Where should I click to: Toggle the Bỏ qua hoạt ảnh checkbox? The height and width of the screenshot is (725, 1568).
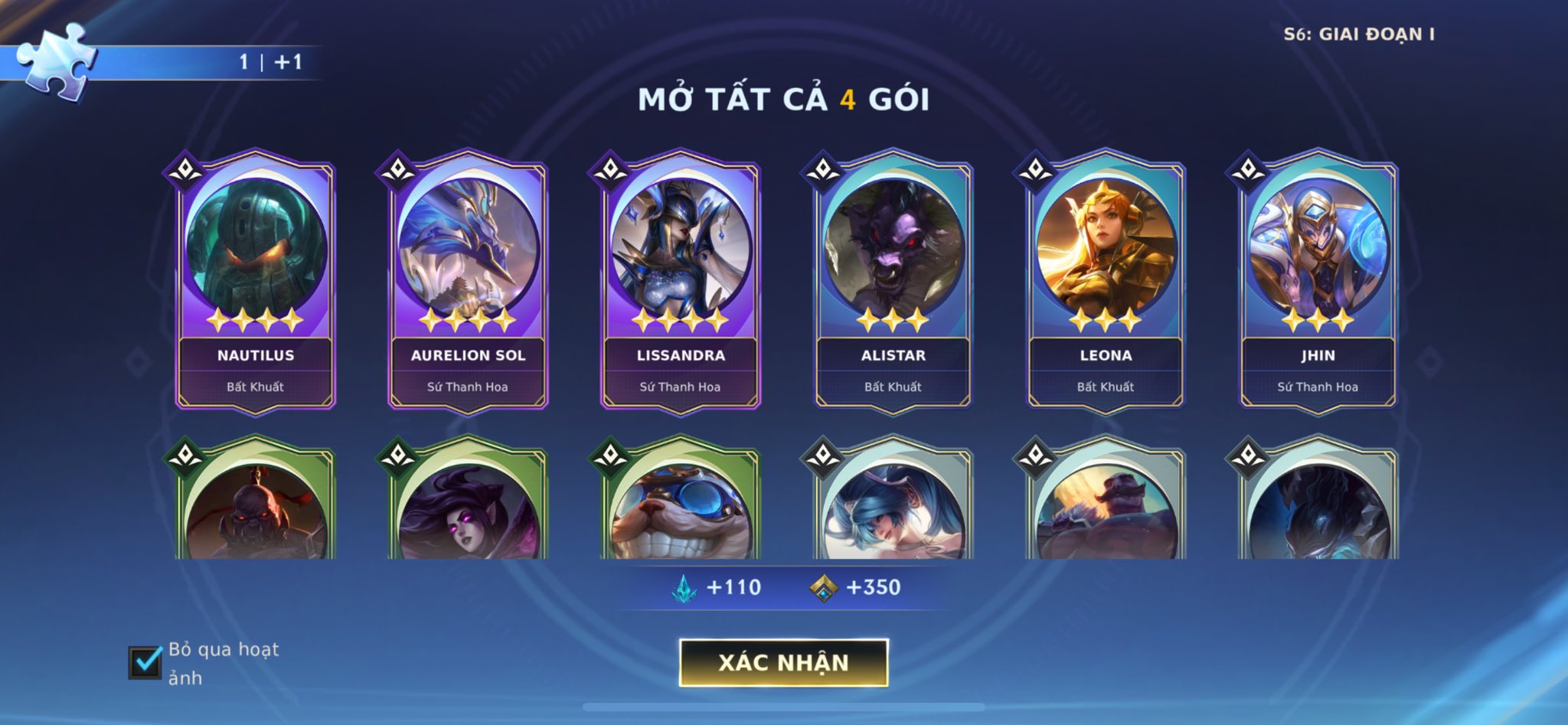(x=145, y=662)
